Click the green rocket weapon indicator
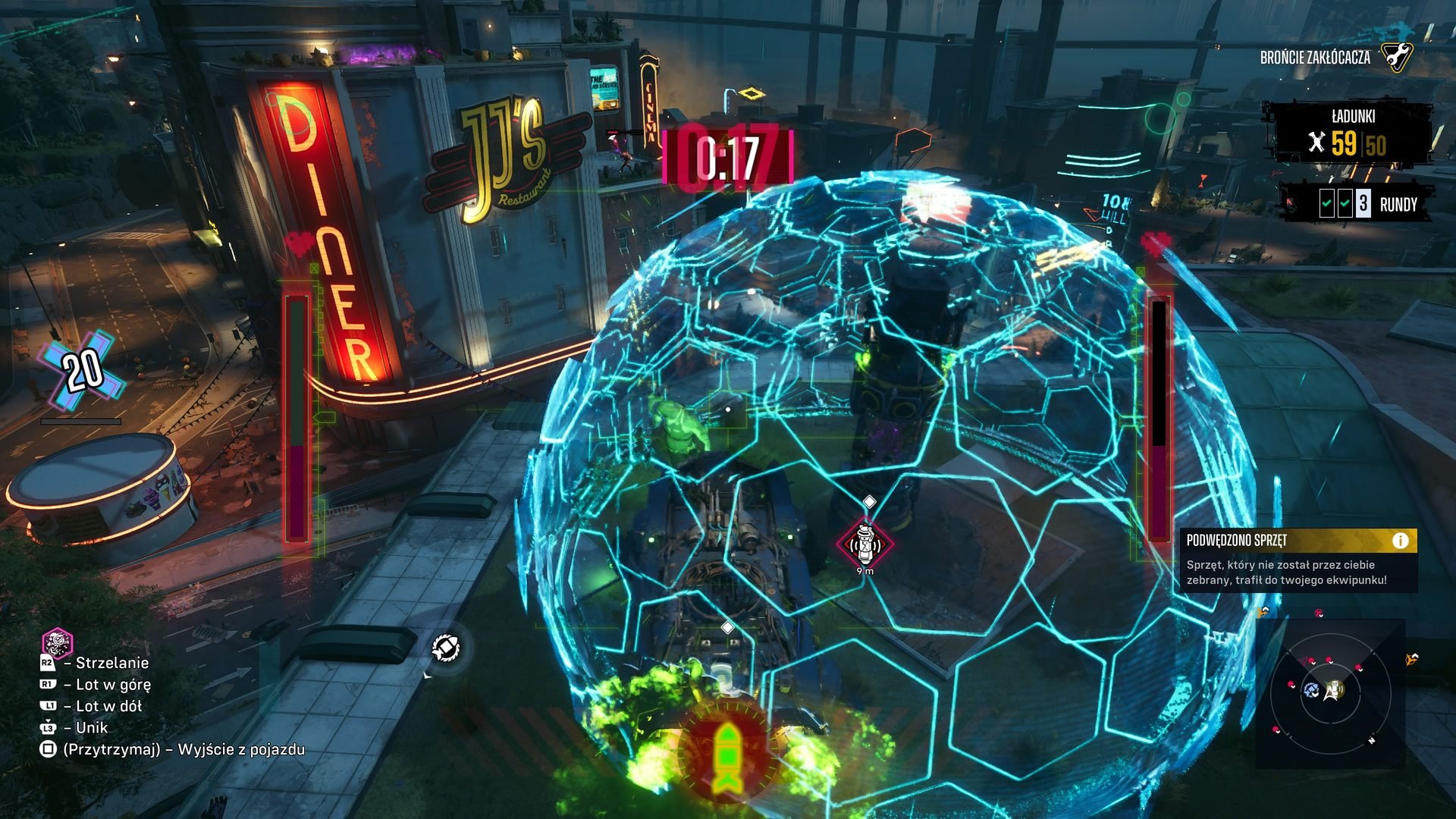1456x819 pixels. [x=726, y=753]
